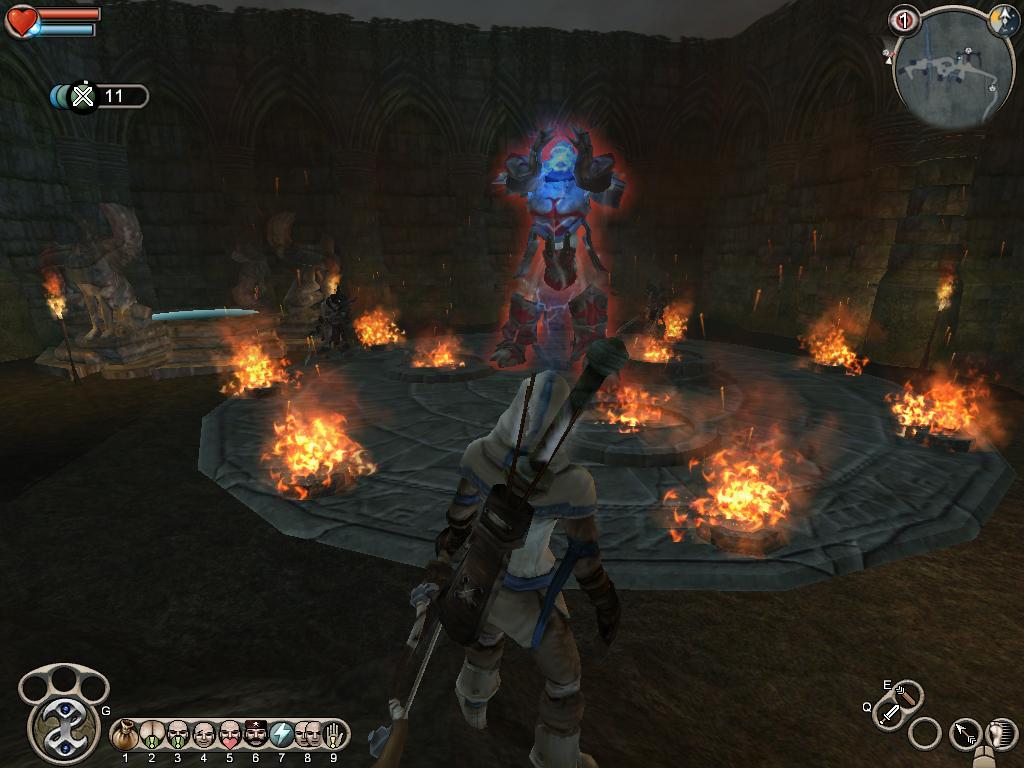This screenshot has width=1024, height=768.
Task: Select the face with pink heart expression
Action: [230, 735]
